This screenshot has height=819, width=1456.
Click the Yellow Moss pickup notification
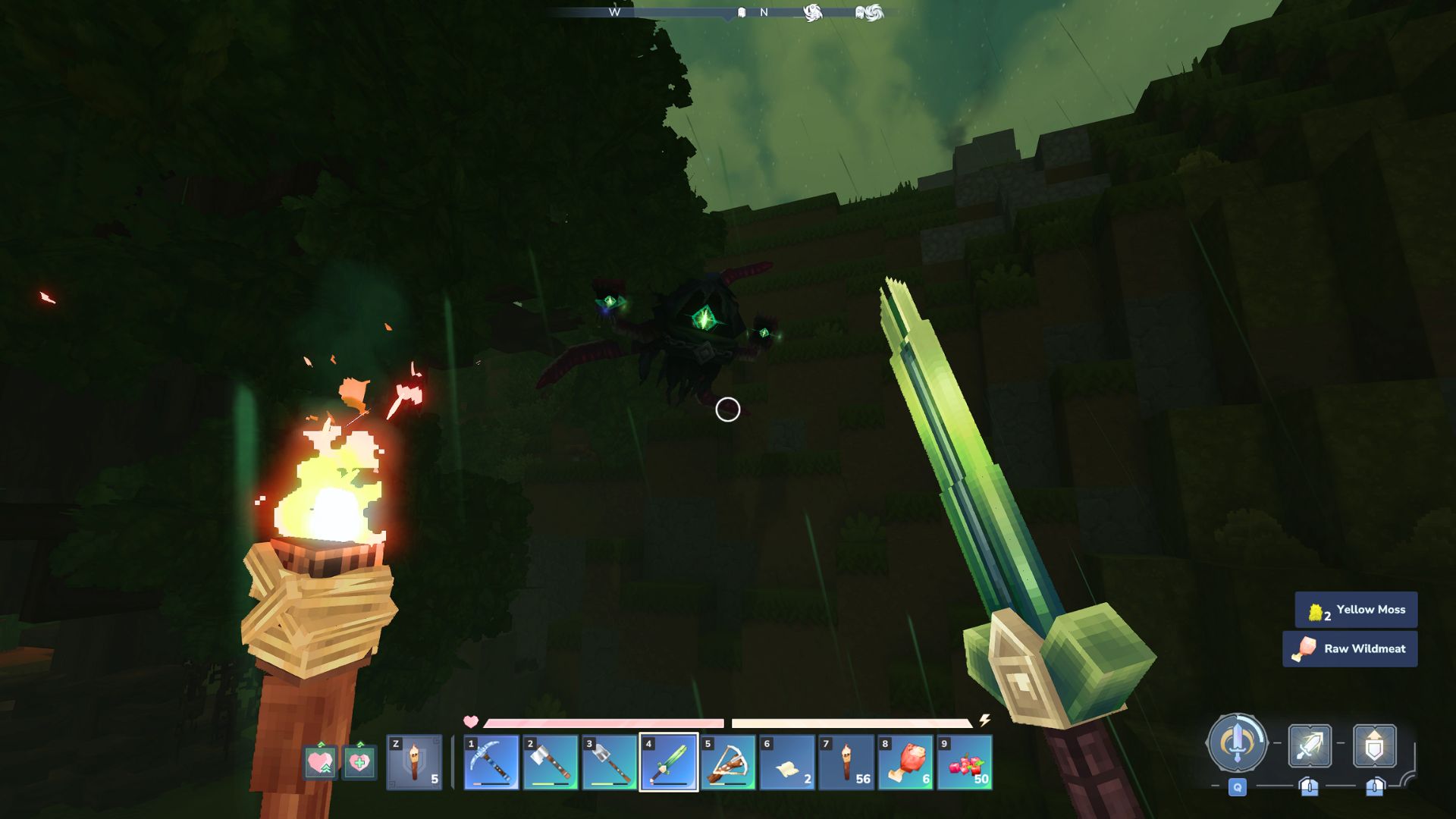[1357, 609]
